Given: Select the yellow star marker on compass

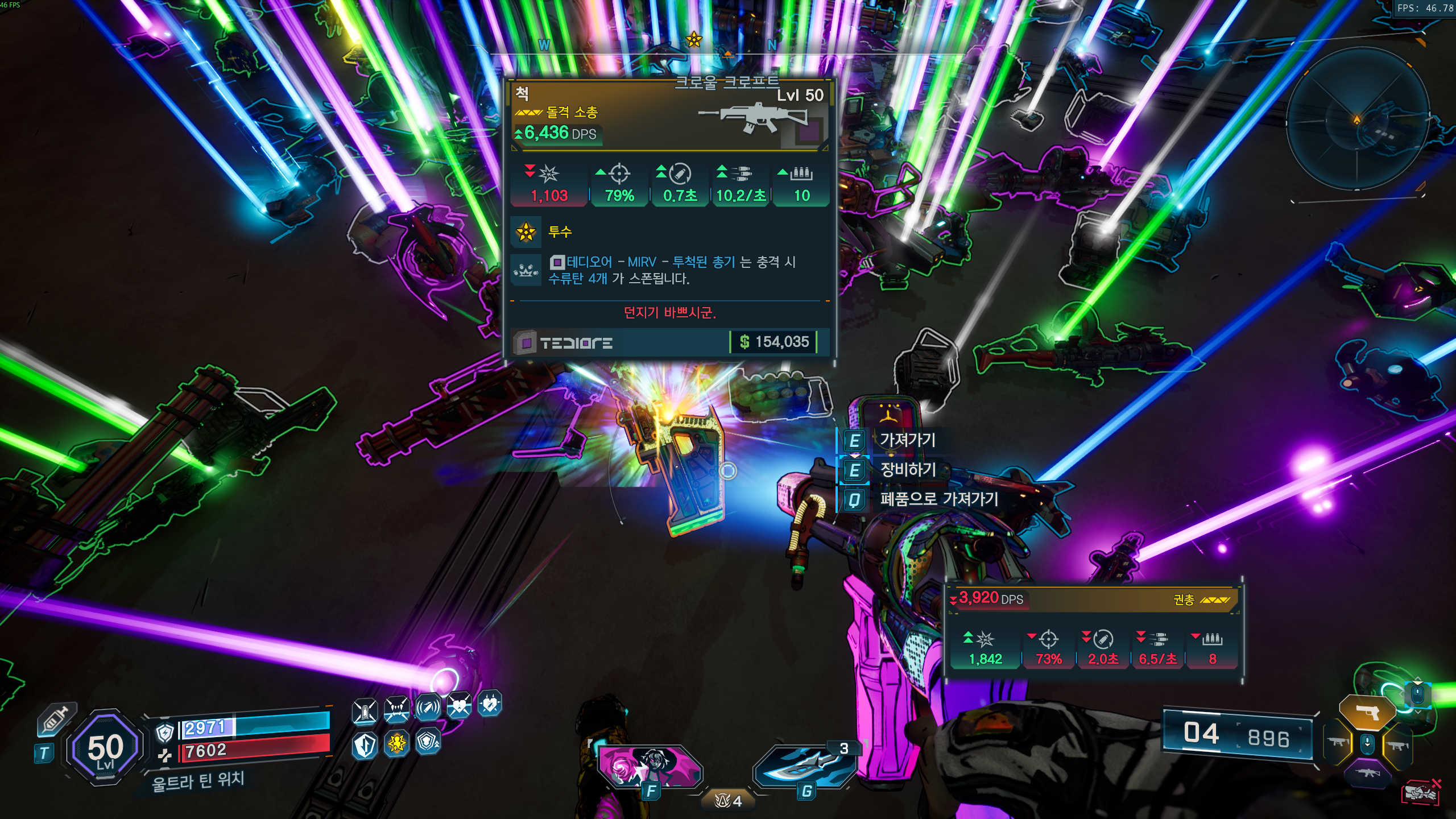Looking at the screenshot, I should [x=693, y=40].
